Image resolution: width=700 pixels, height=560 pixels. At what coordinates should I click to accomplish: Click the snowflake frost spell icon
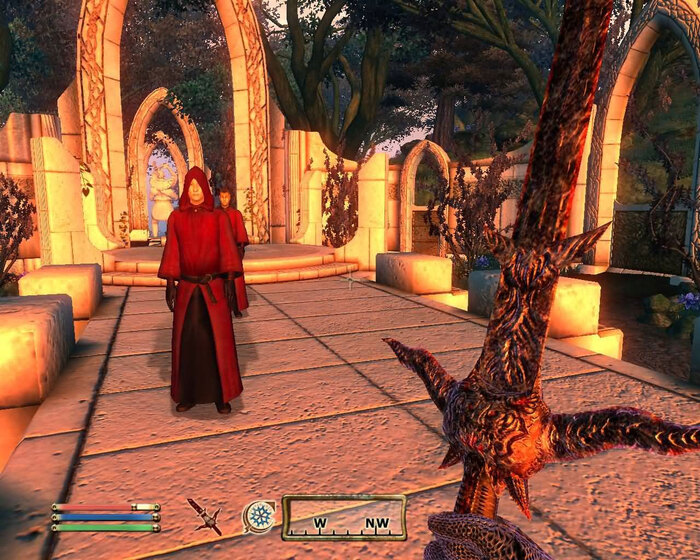(x=260, y=516)
